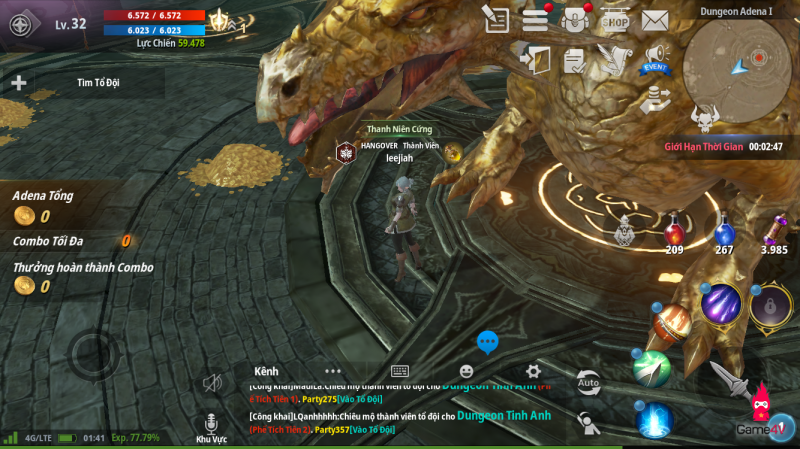
Task: Open the SHOP
Action: click(x=615, y=18)
